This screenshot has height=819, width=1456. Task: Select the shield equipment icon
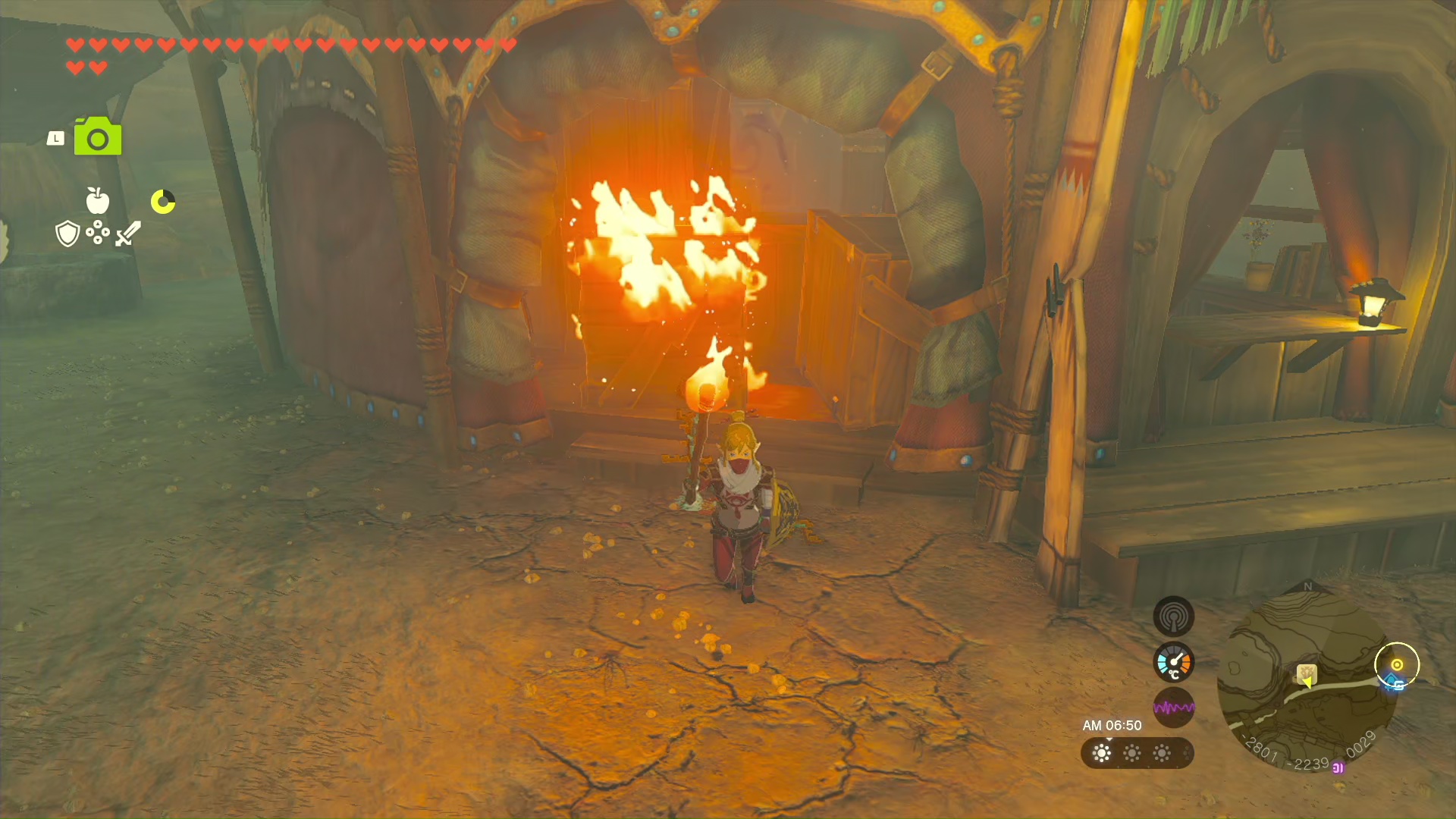pyautogui.click(x=67, y=234)
